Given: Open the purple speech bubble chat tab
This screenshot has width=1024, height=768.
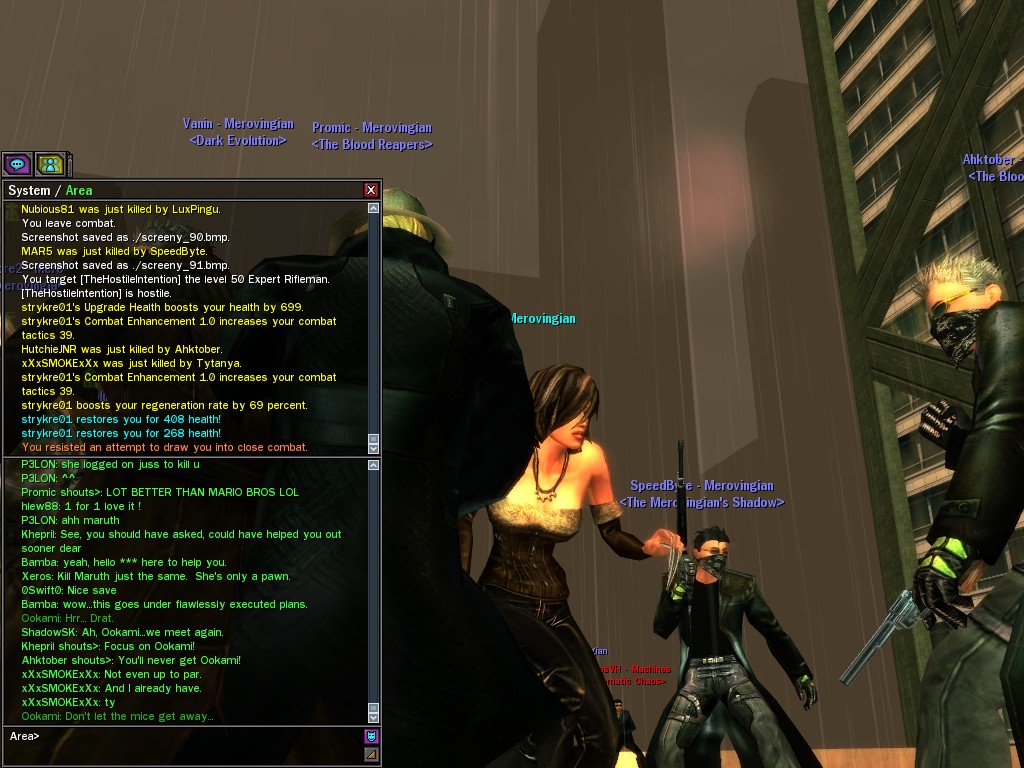Looking at the screenshot, I should click(x=17, y=164).
